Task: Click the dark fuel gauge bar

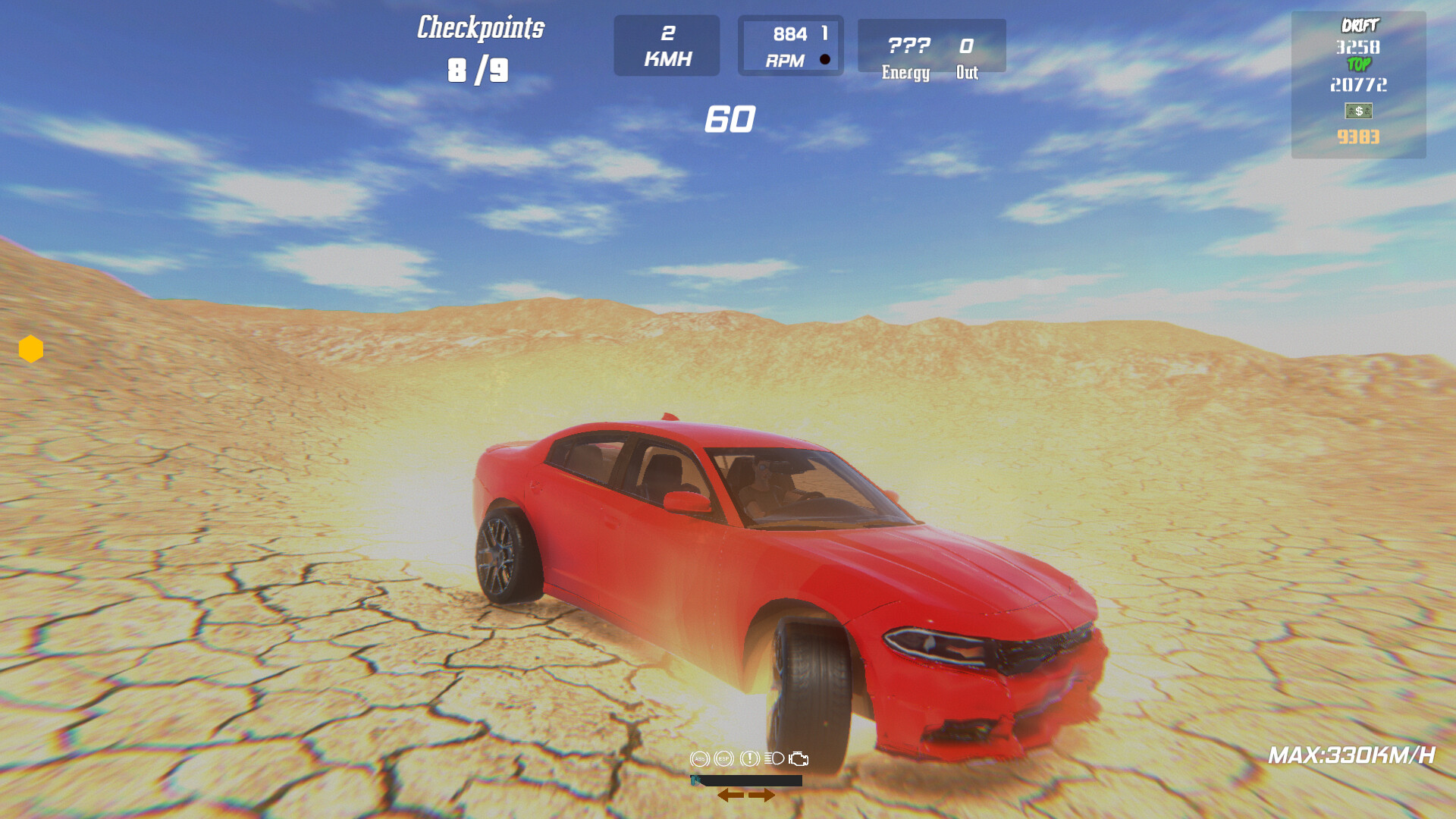Action: [745, 780]
